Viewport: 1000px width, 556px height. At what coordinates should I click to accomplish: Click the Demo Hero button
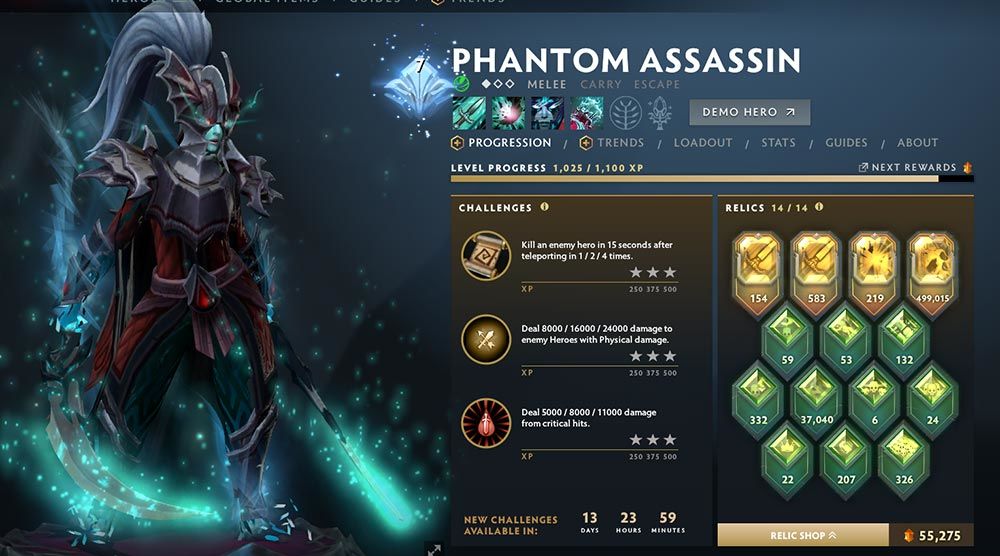(x=749, y=112)
